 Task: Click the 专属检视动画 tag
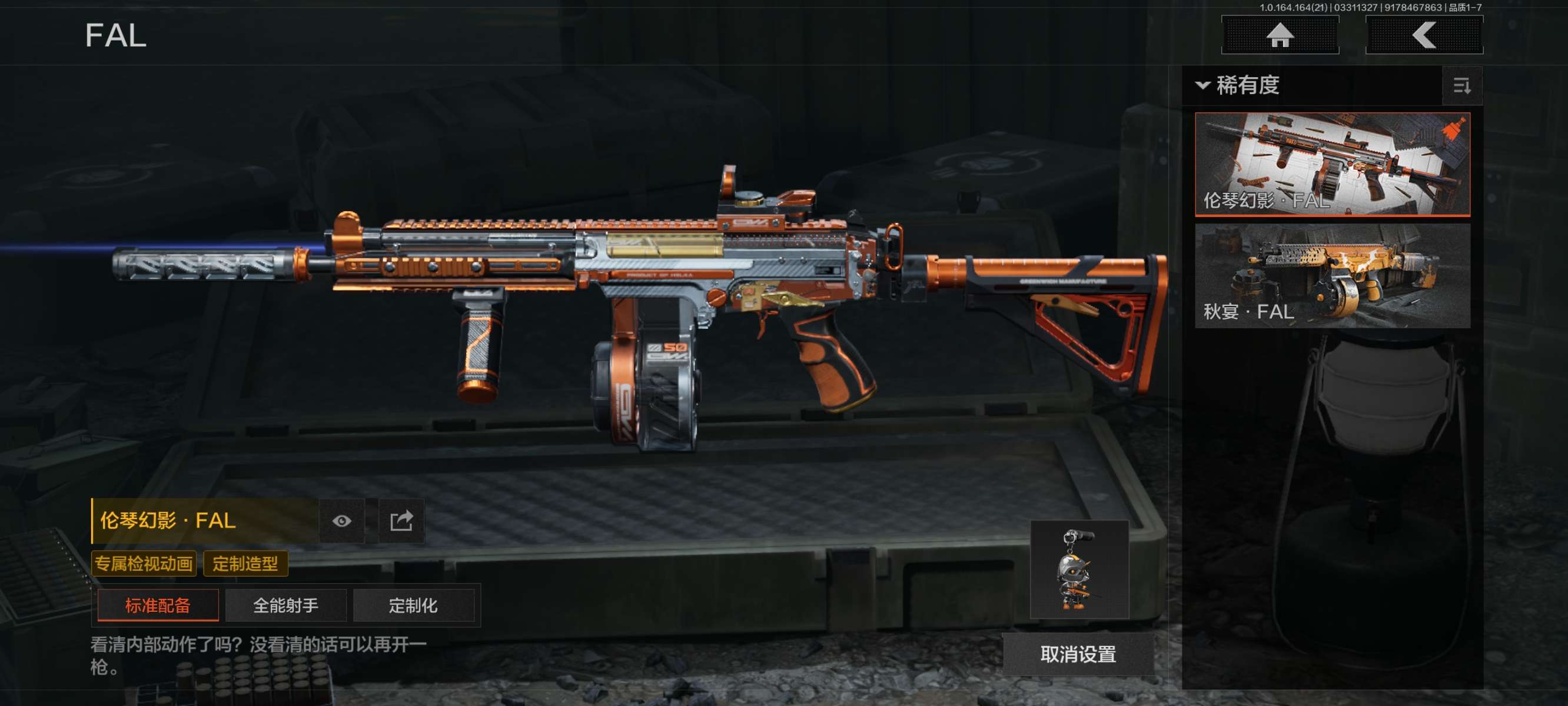144,564
